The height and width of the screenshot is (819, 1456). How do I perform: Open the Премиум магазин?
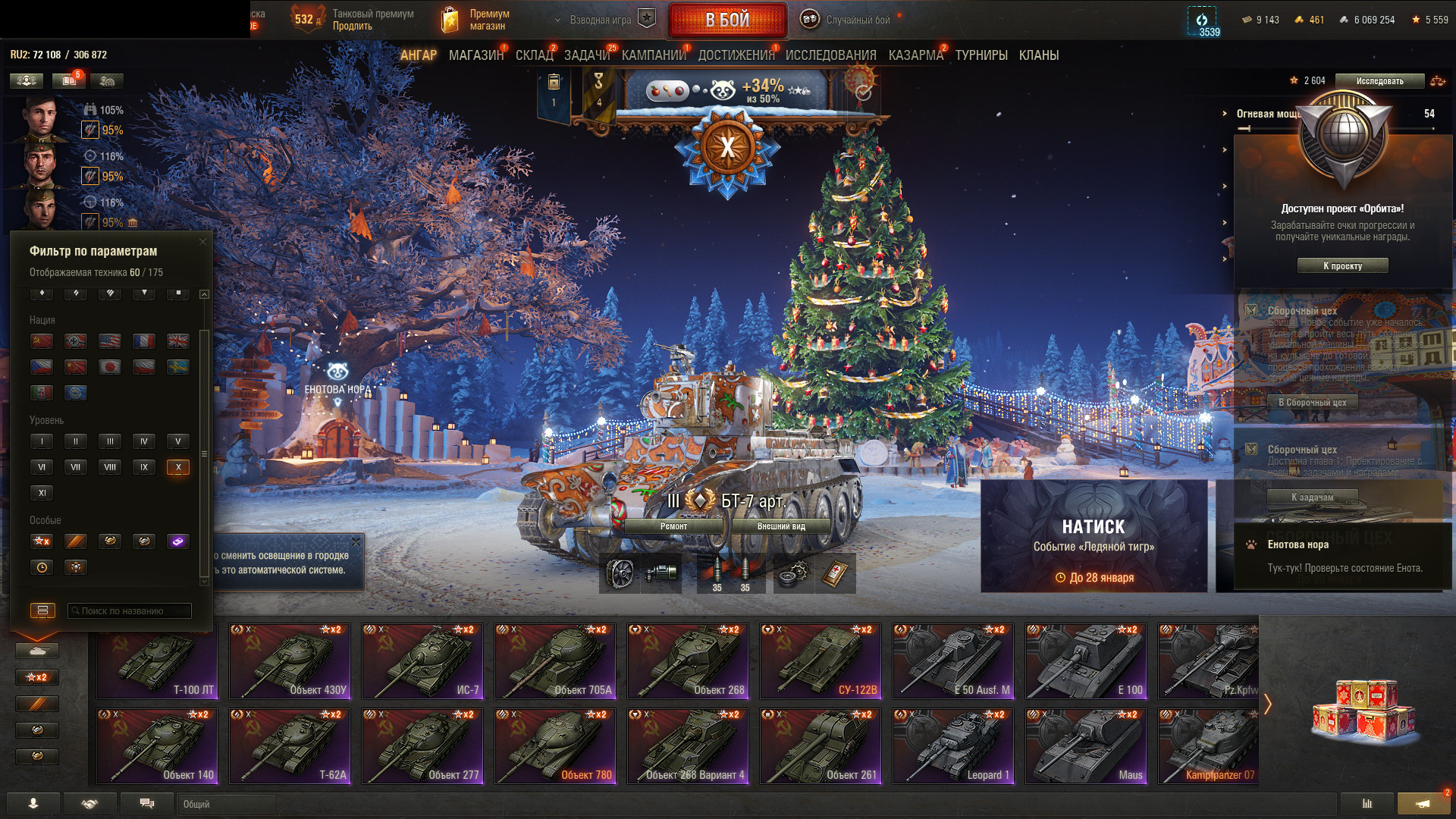point(475,20)
